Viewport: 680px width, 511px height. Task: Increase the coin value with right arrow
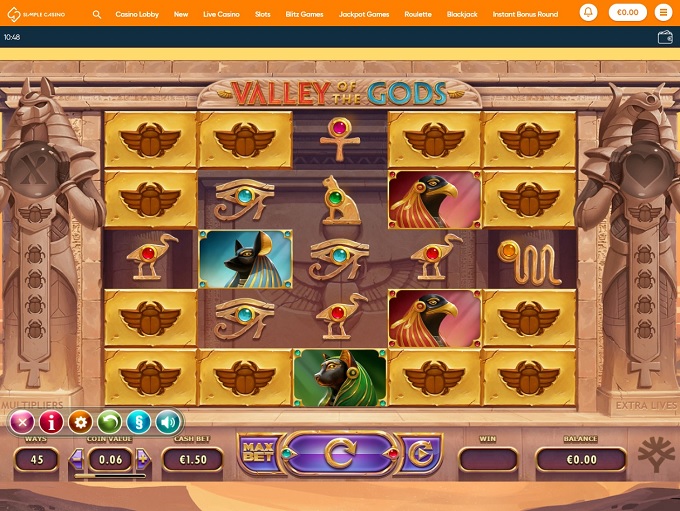(x=142, y=459)
